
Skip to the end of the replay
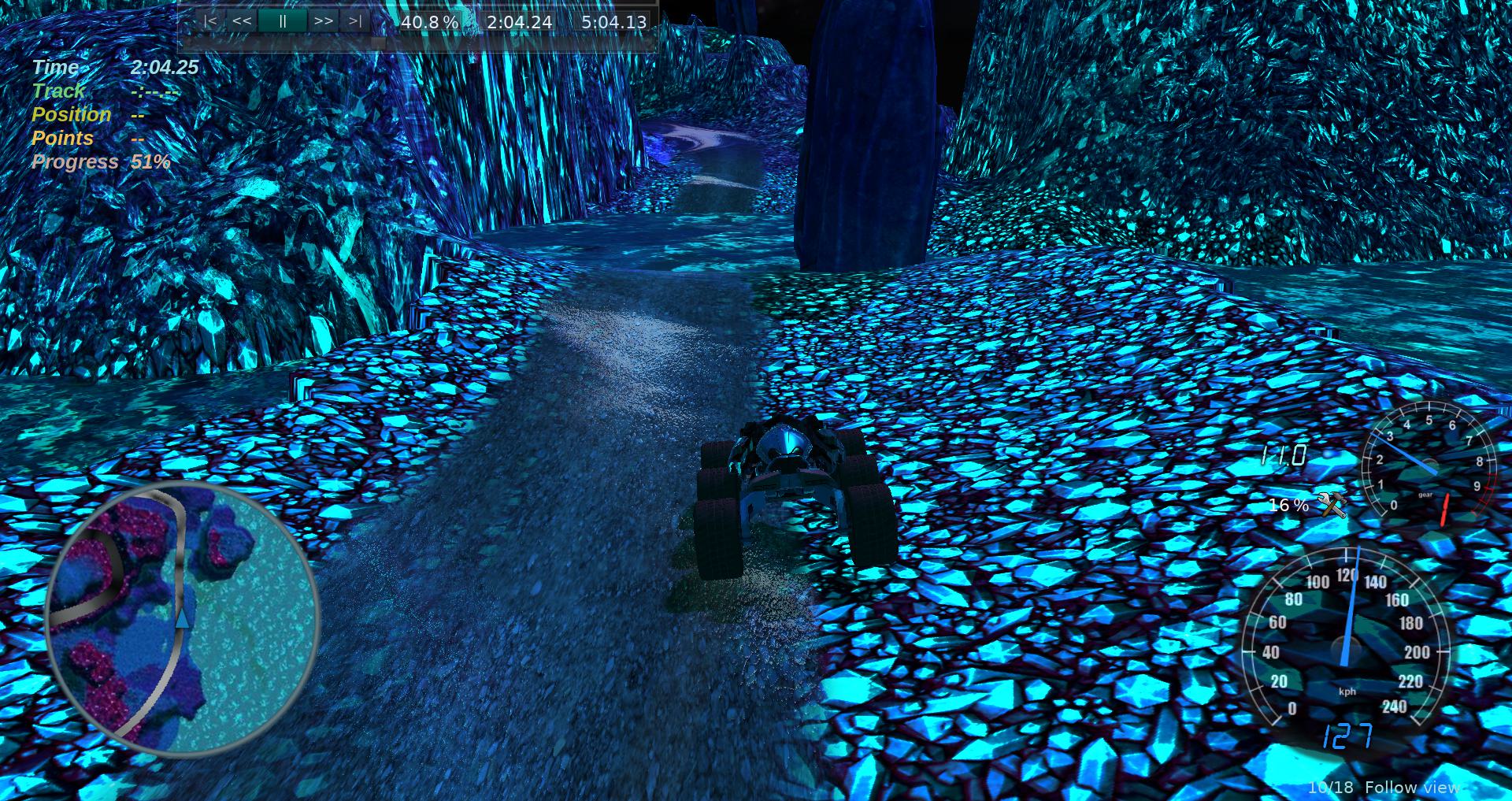(355, 21)
